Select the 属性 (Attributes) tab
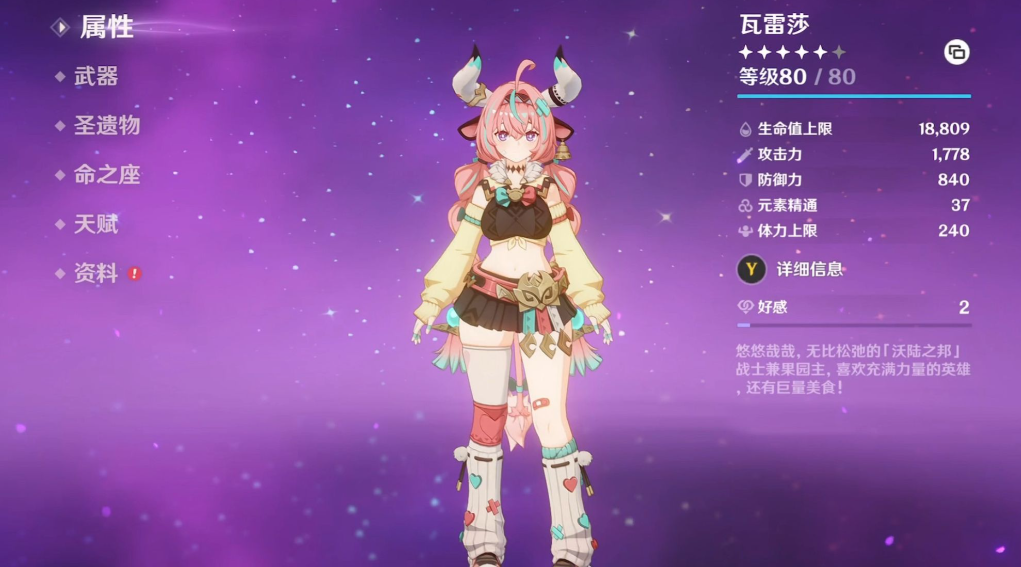Screen dimensions: 1021x567 coord(106,27)
